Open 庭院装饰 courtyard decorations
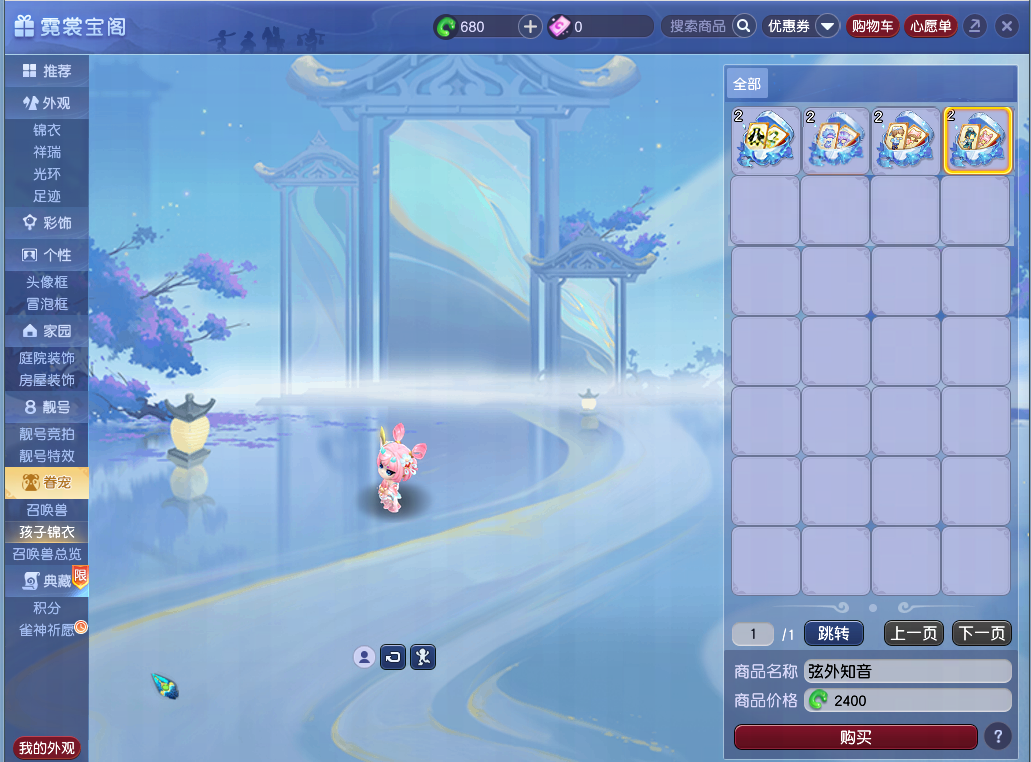The height and width of the screenshot is (762, 1031). 47,358
